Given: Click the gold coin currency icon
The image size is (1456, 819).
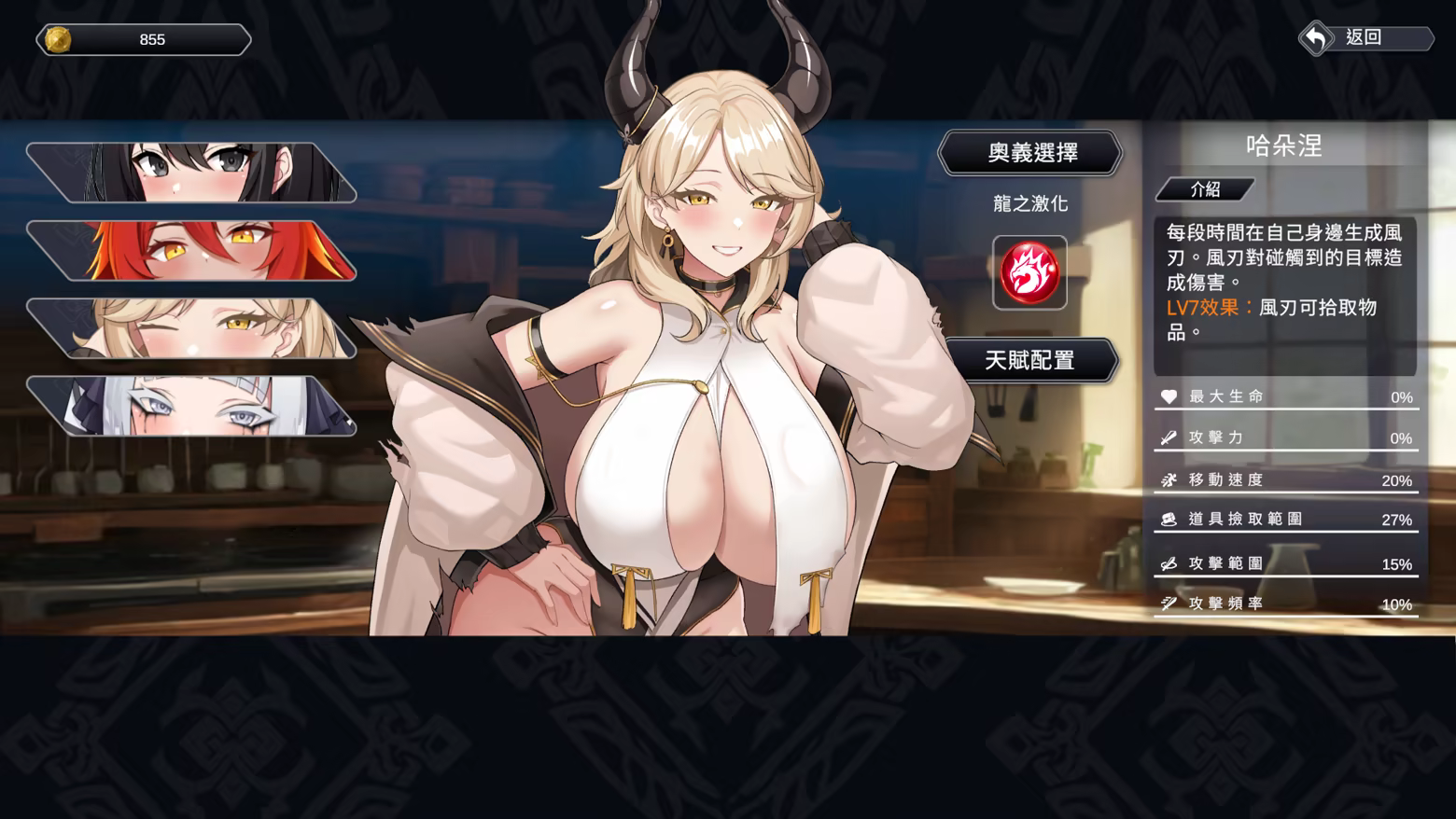Looking at the screenshot, I should pyautogui.click(x=58, y=39).
